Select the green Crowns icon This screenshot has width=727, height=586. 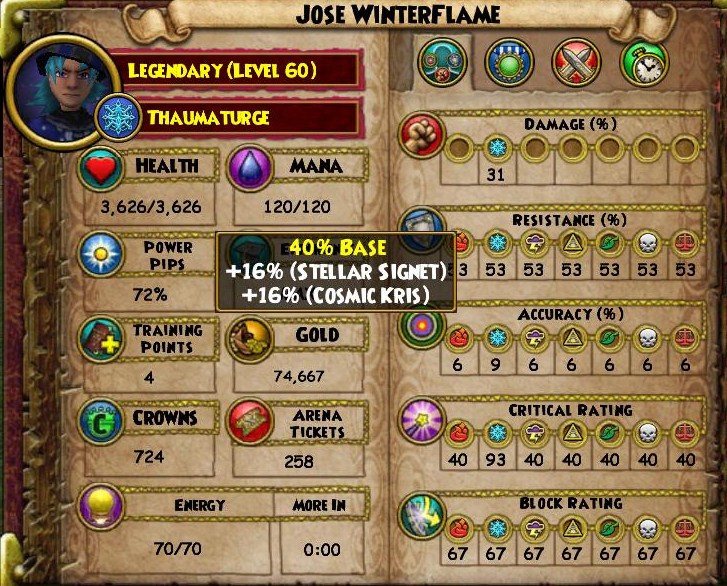point(102,422)
